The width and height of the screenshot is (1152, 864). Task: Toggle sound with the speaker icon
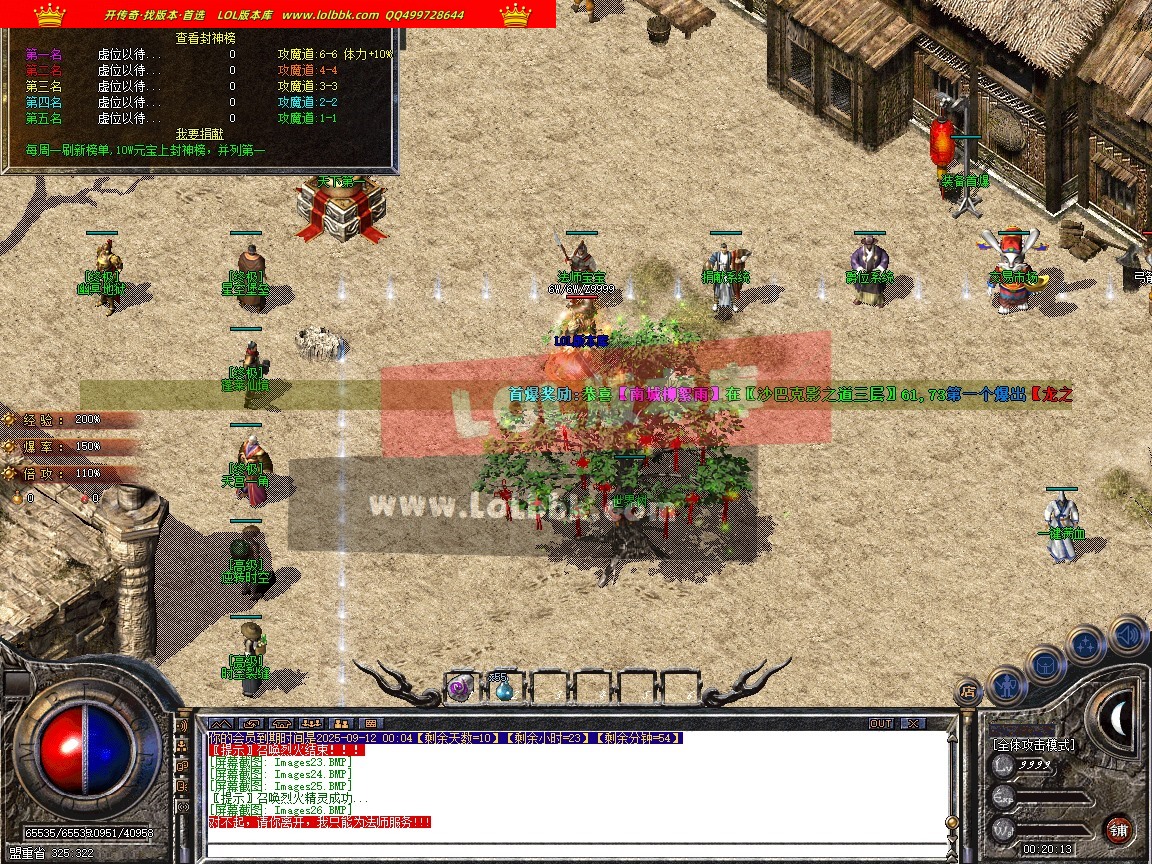[x=1128, y=635]
